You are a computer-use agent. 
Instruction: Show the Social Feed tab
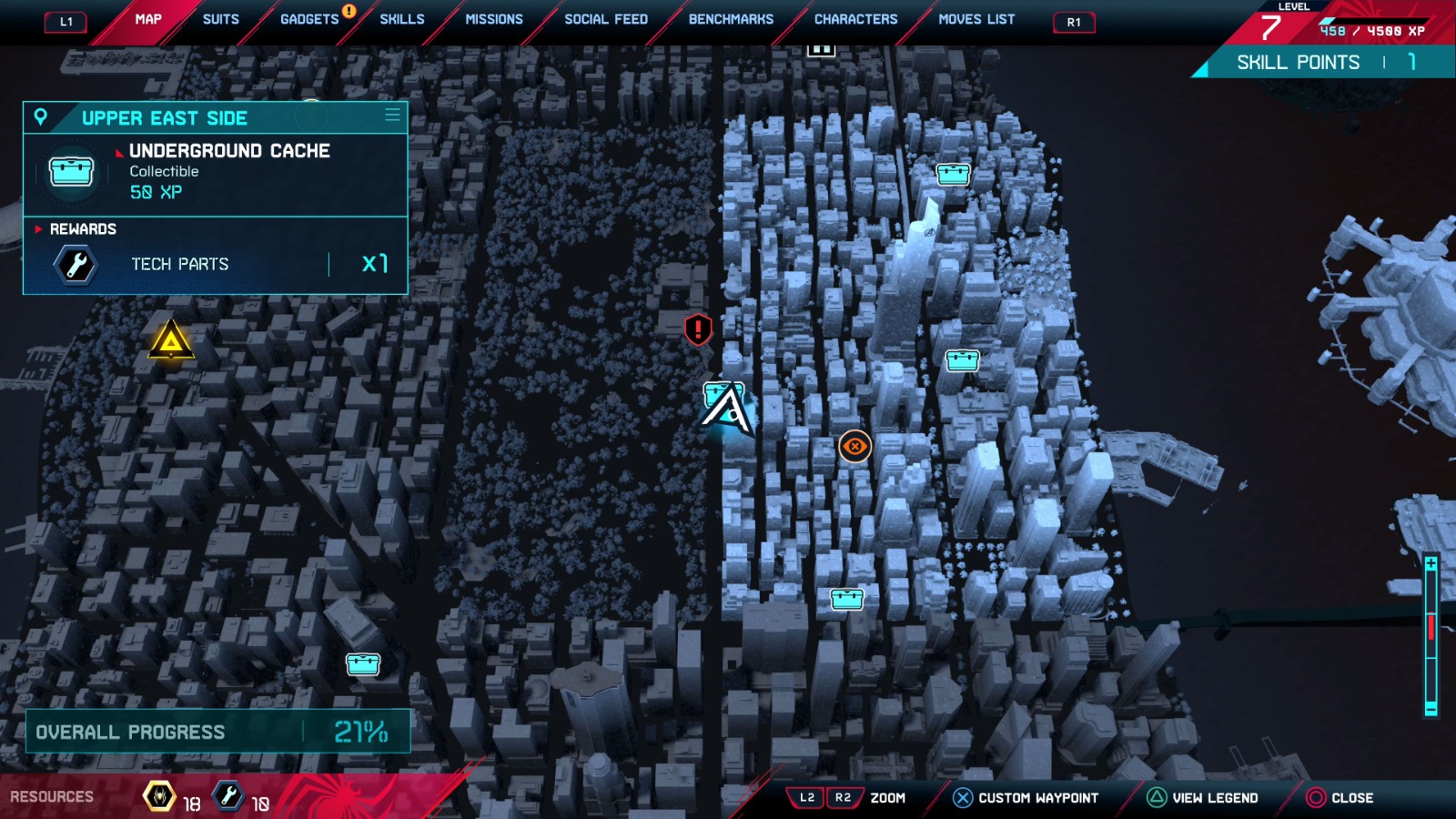click(x=606, y=19)
